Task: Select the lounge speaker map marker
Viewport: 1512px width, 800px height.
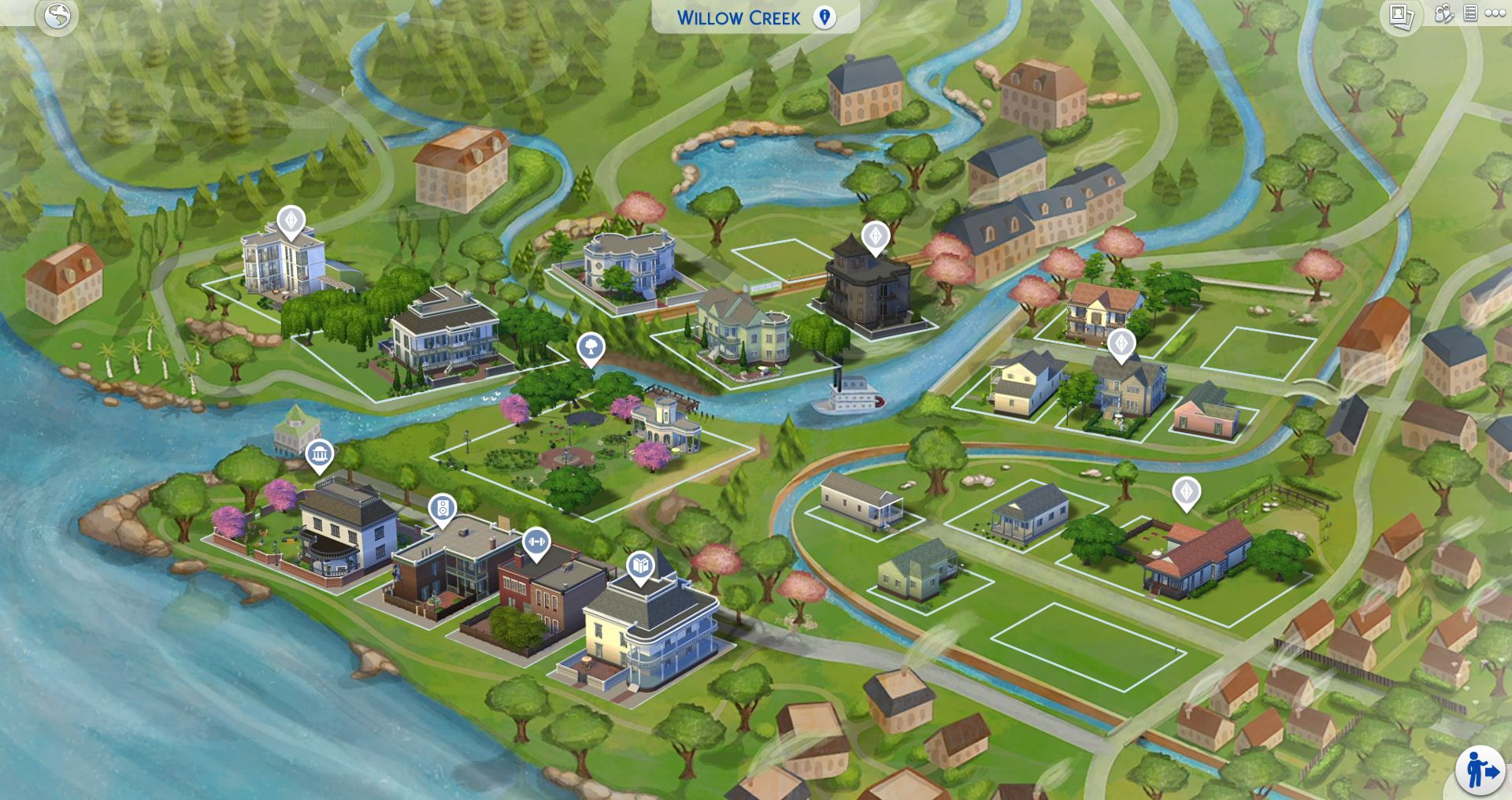Action: click(441, 508)
